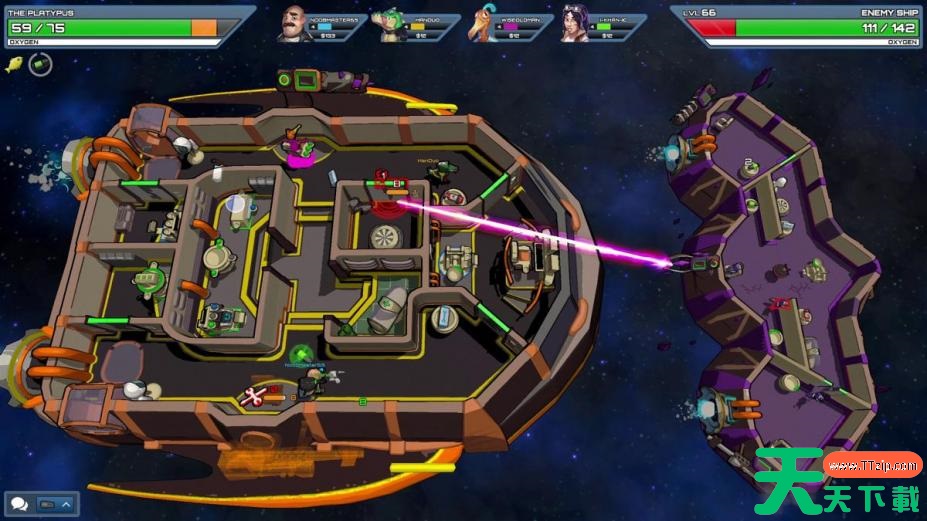
Task: Select the goggles woman crew portrait
Action: [x=577, y=25]
